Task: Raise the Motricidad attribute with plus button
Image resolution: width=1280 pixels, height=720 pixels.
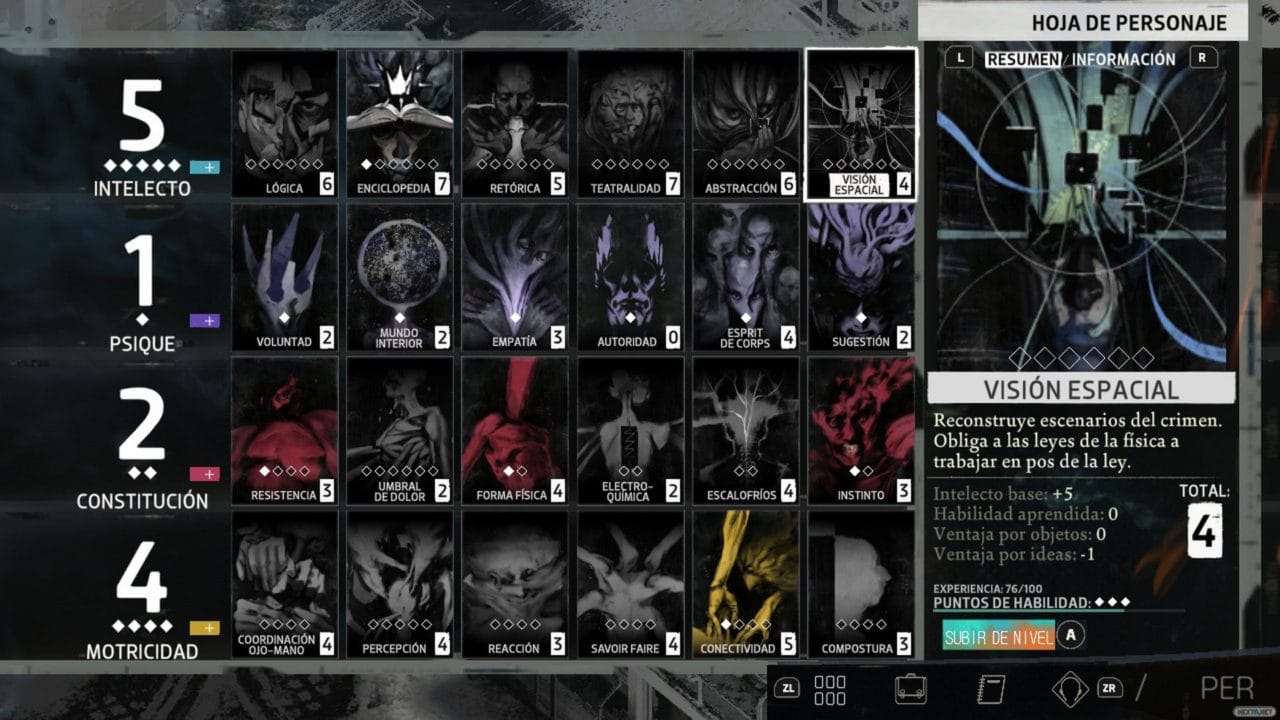Action: (x=204, y=628)
